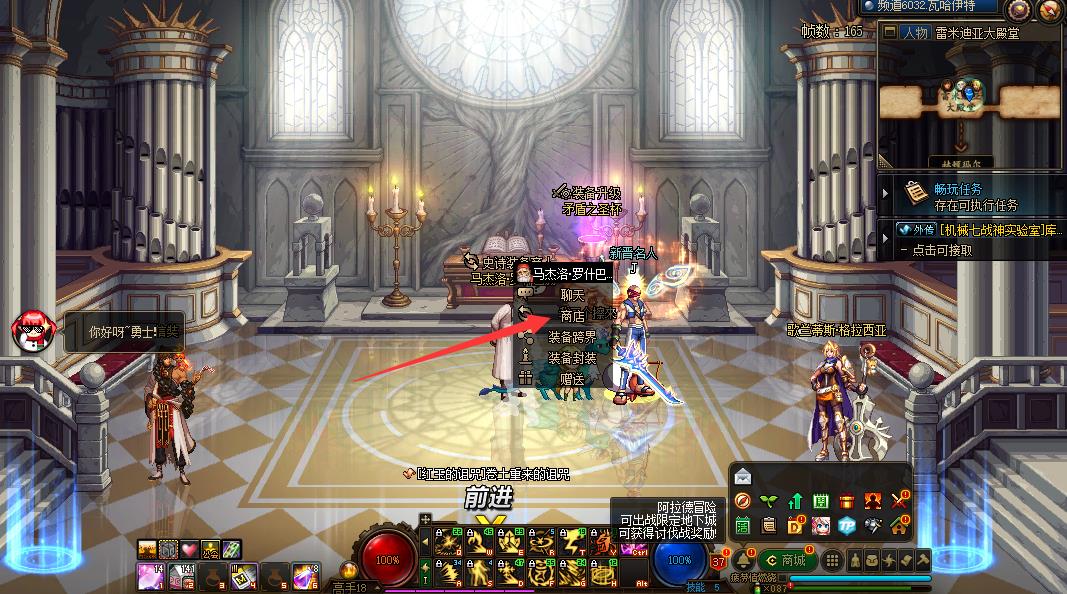Use the purple potion in quick slot 6

pos(304,575)
